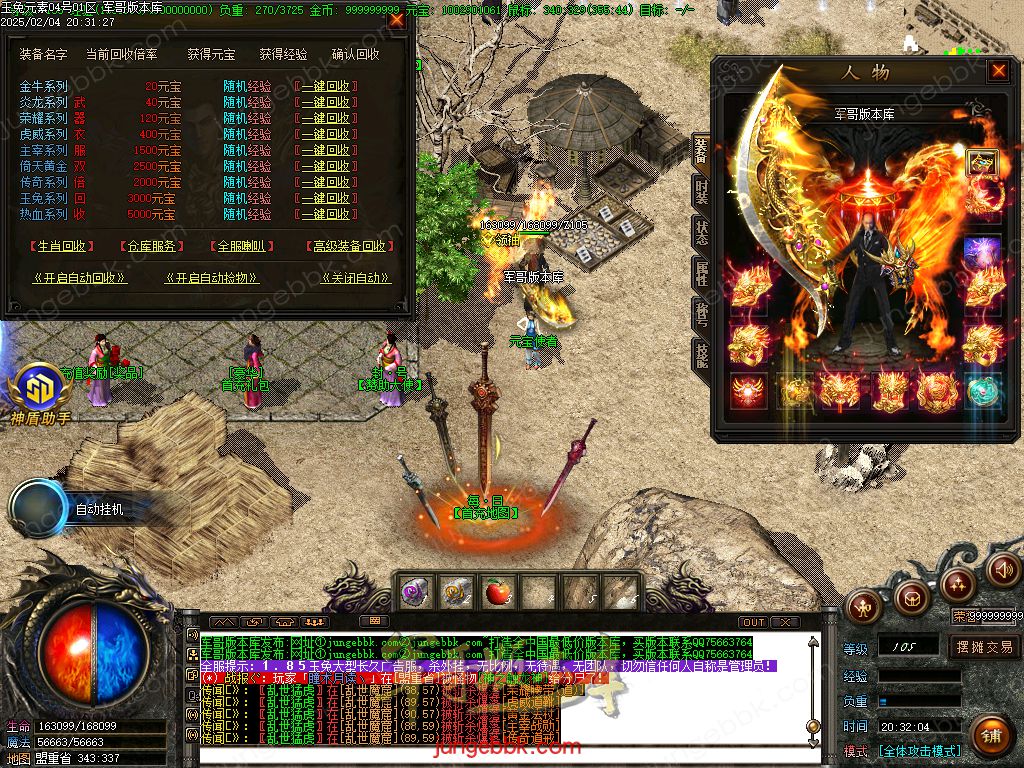Close the 人物 character window
The height and width of the screenshot is (768, 1024).
[997, 71]
